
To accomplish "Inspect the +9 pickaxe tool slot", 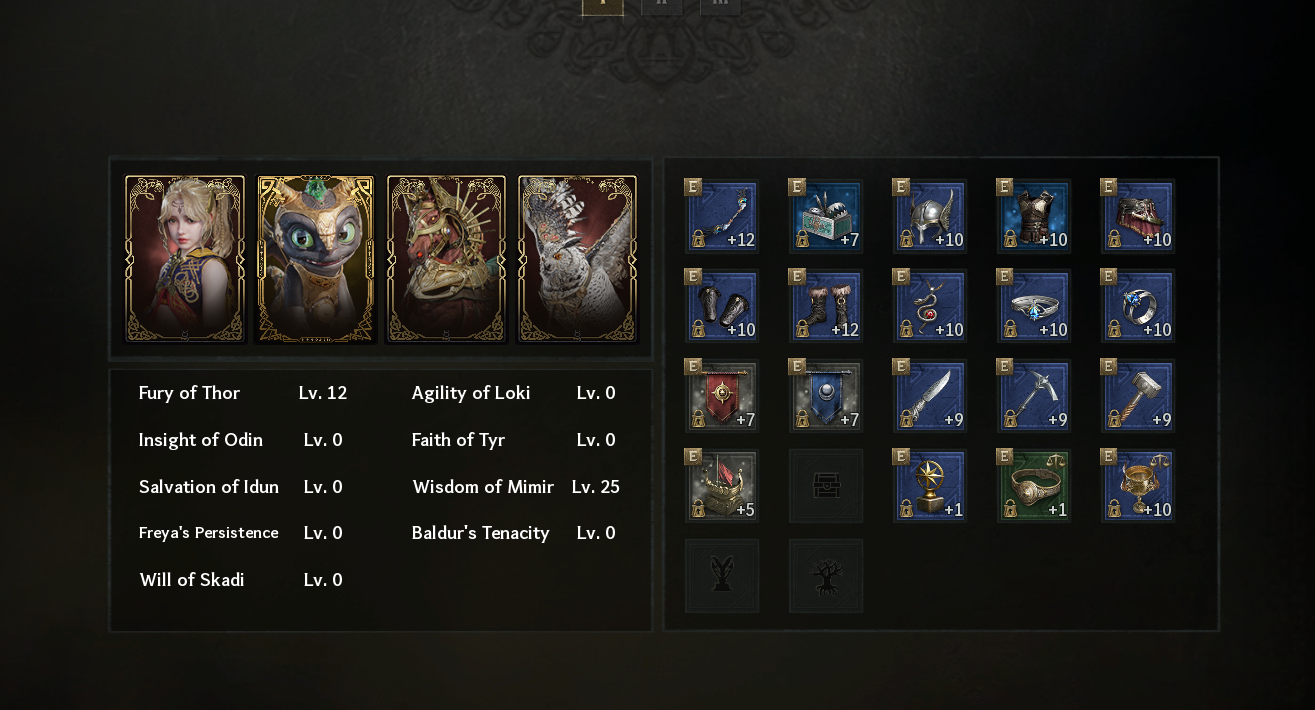I will tap(1034, 396).
